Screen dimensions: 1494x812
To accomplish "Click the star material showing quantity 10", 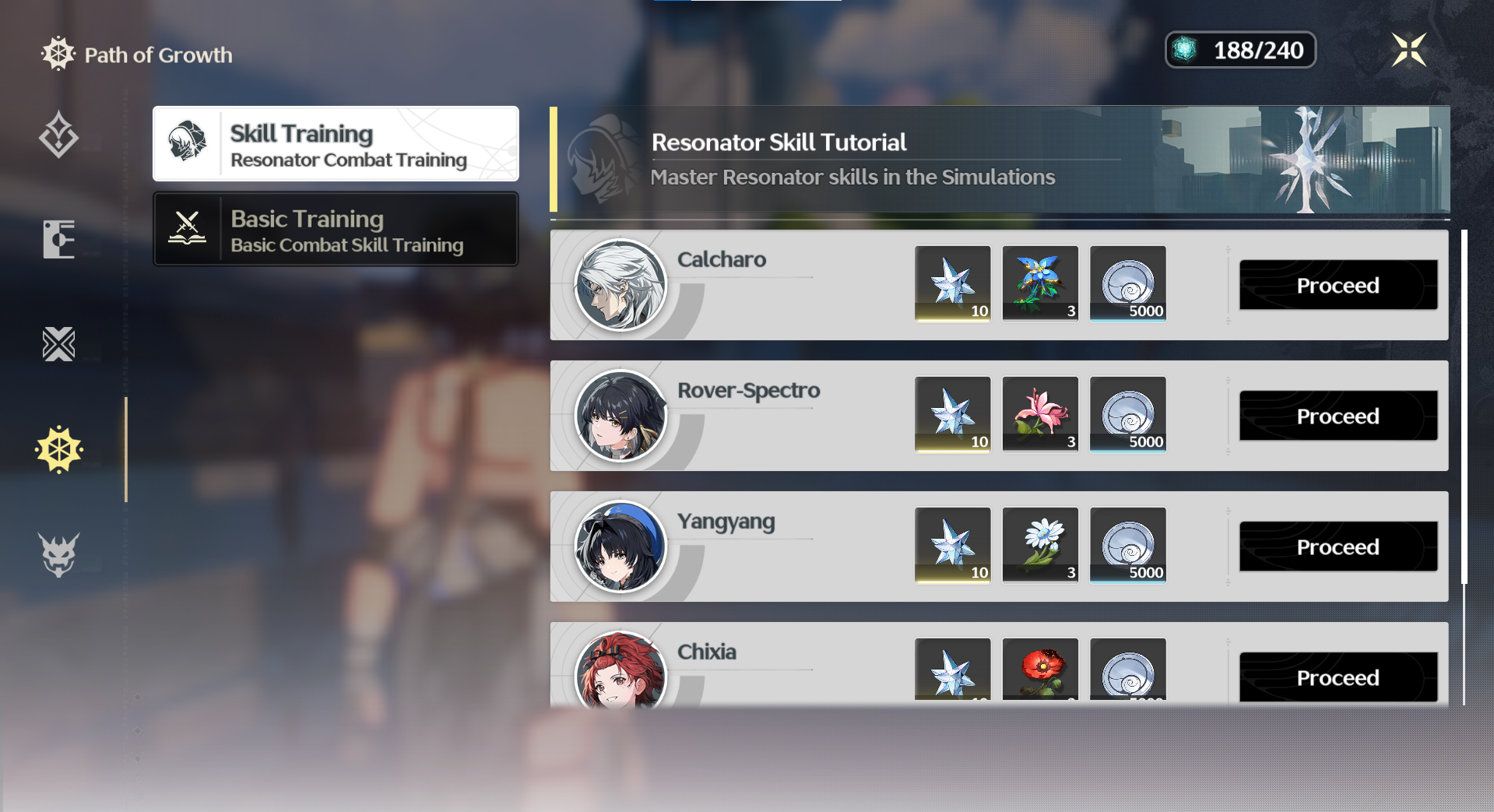I will (x=953, y=284).
